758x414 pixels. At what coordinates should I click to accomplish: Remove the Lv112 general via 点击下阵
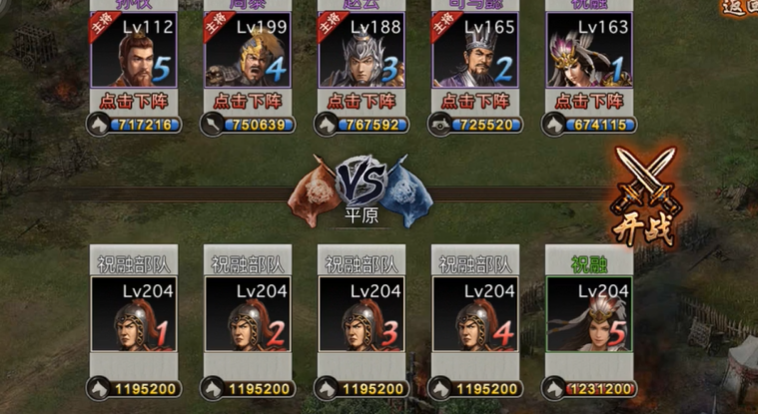pyautogui.click(x=133, y=102)
